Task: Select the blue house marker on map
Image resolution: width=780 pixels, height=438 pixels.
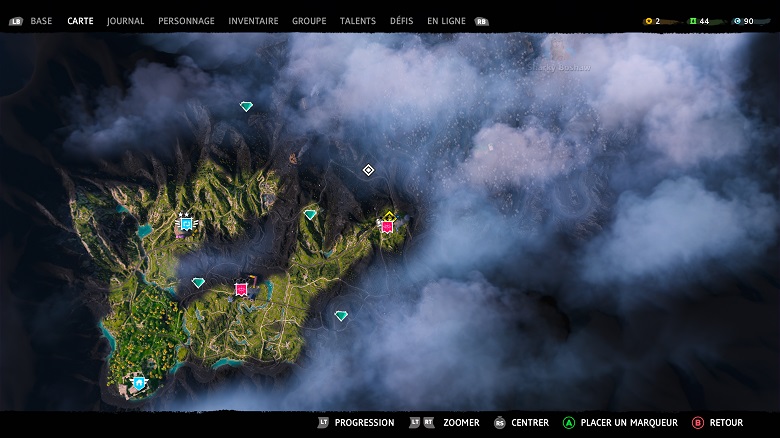Action: 139,382
